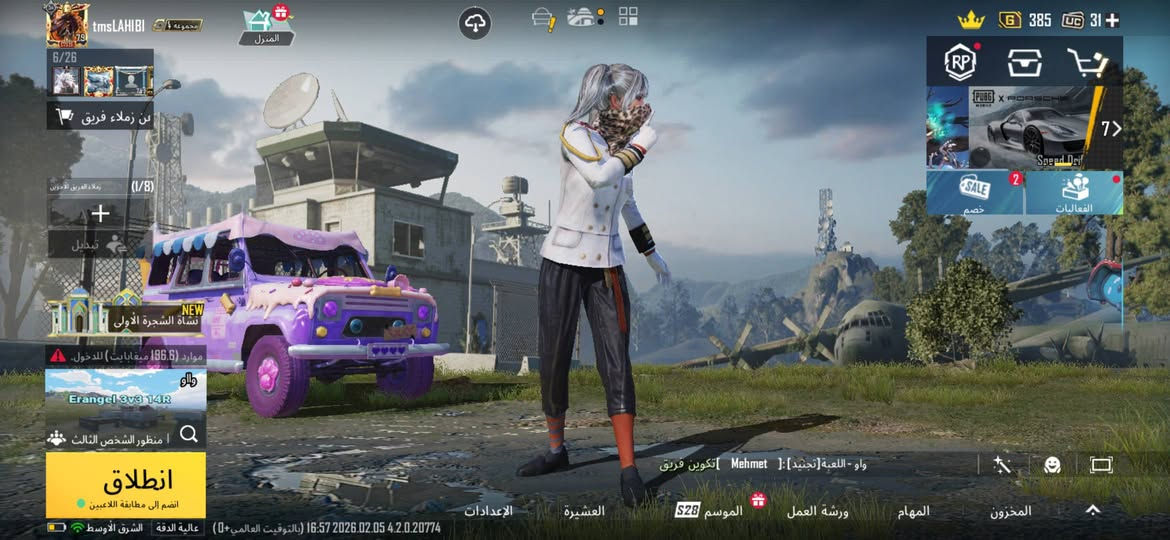Open the emote smiley face icon
This screenshot has width=1170, height=540.
click(1051, 465)
